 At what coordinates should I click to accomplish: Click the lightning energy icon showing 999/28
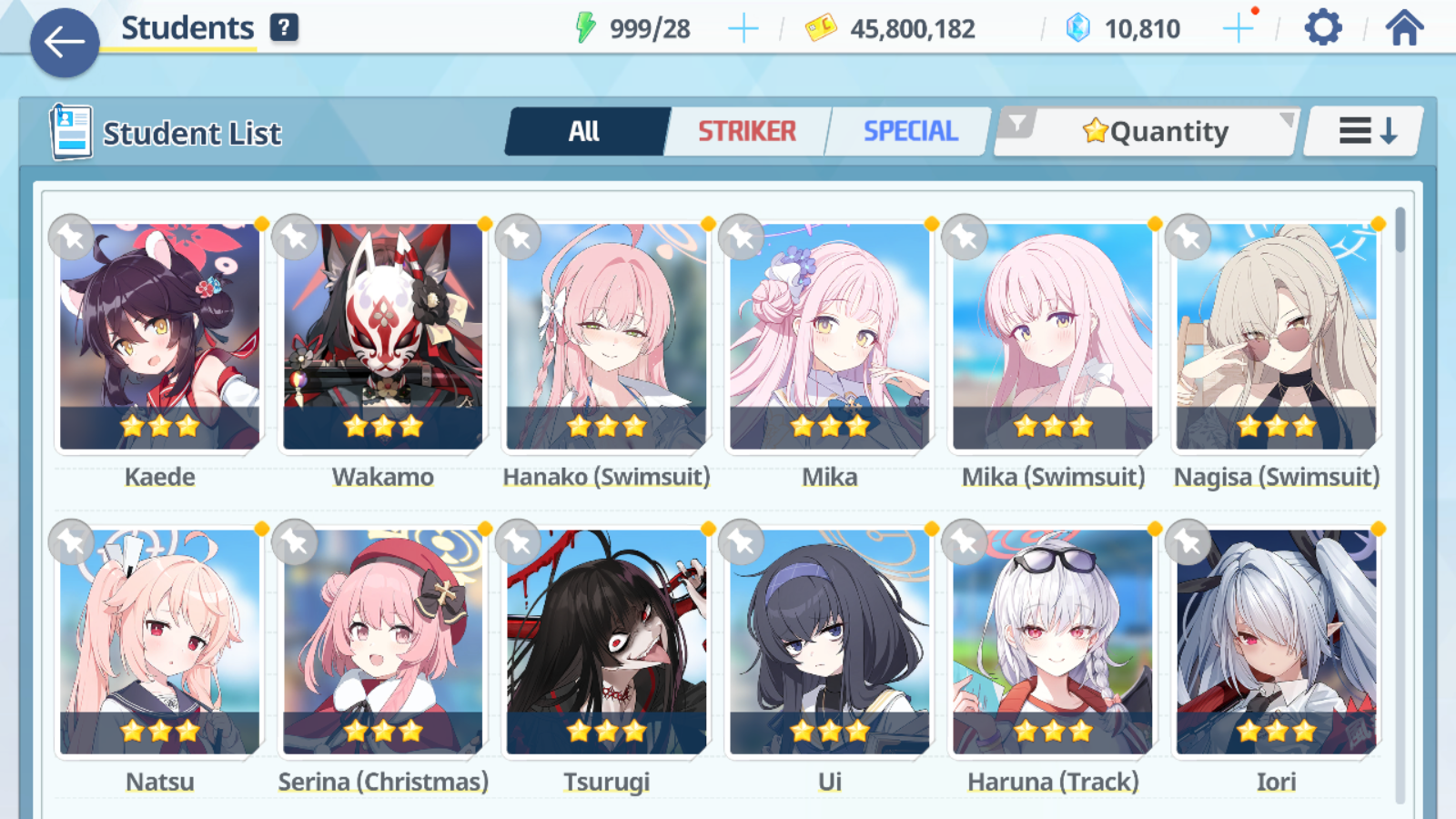[x=588, y=27]
